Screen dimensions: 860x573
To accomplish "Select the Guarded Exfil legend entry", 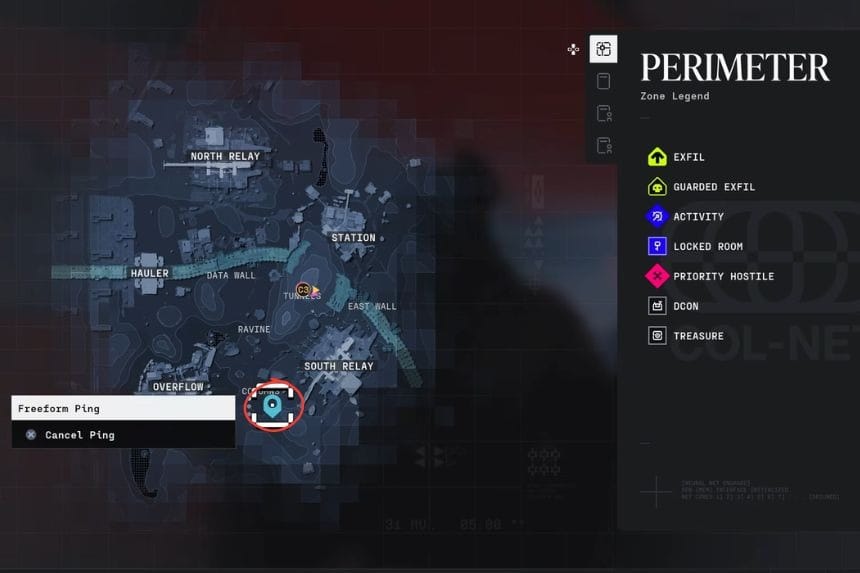I will coord(713,187).
